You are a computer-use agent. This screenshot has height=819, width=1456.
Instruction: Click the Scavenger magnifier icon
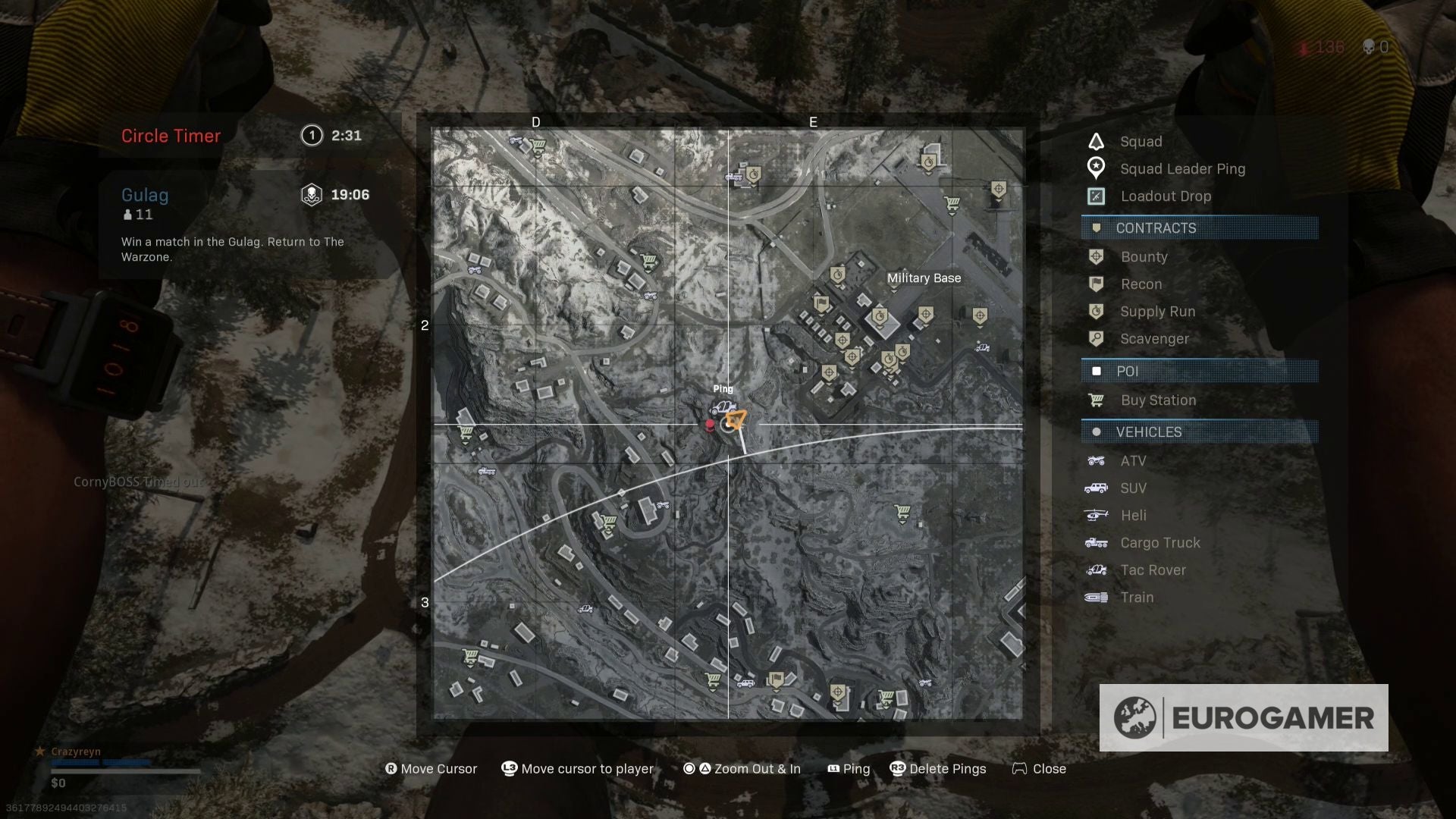point(1097,338)
